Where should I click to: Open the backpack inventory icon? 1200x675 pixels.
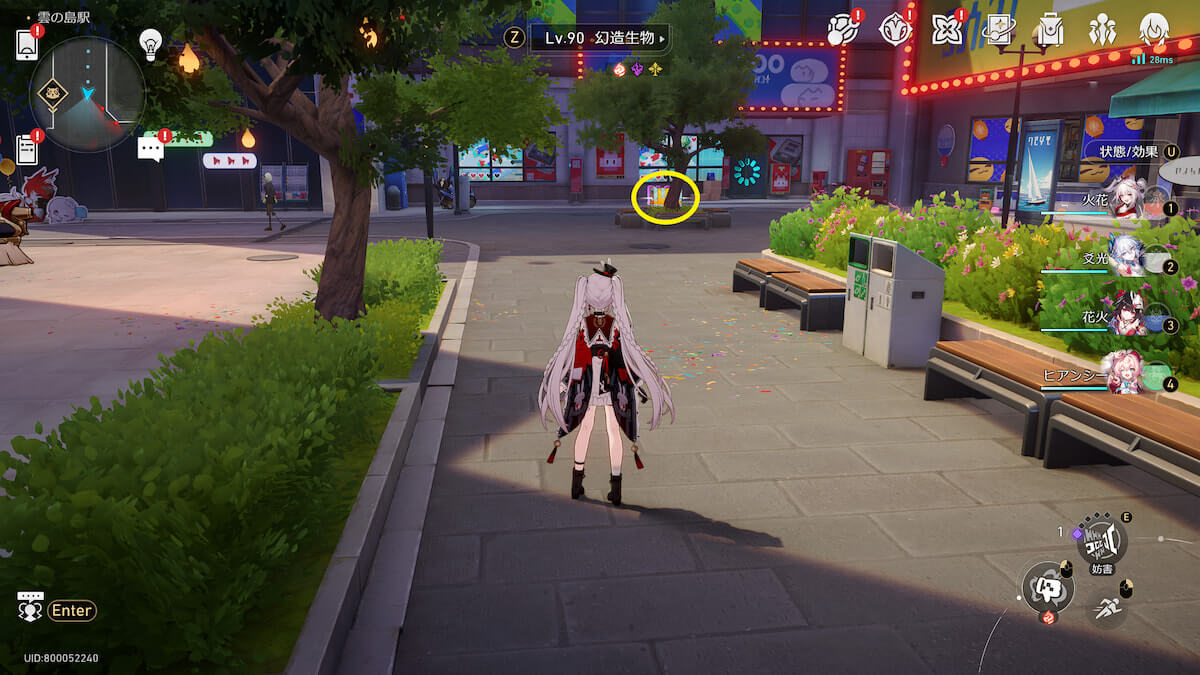click(x=1048, y=30)
